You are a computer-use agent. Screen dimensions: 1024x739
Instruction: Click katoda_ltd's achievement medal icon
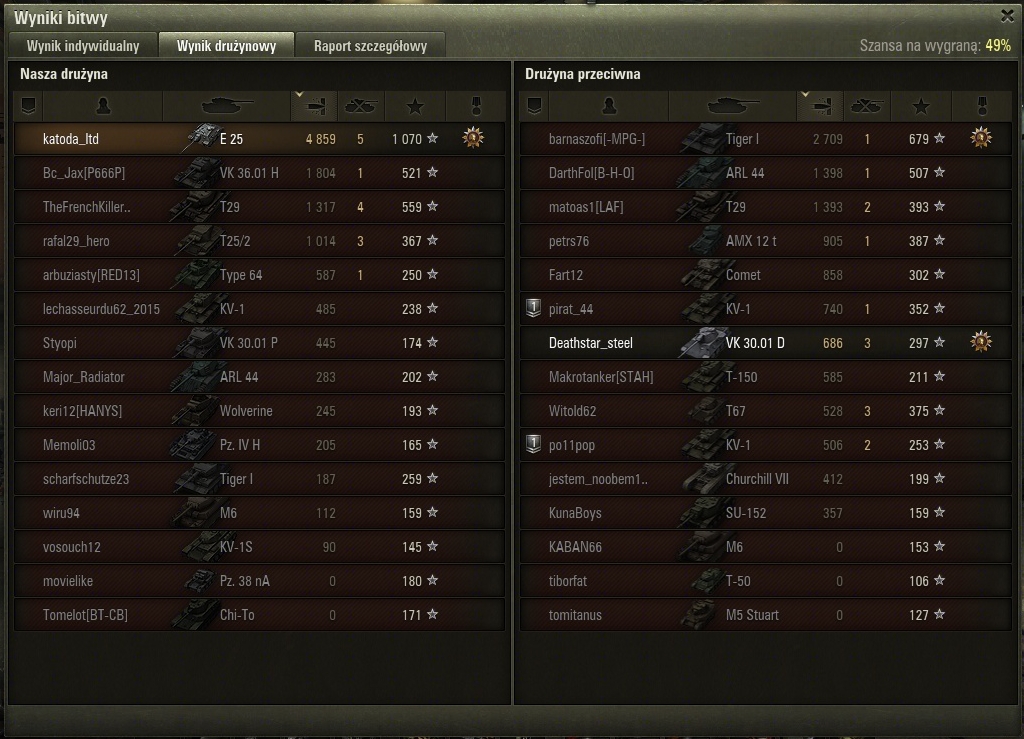tap(473, 138)
